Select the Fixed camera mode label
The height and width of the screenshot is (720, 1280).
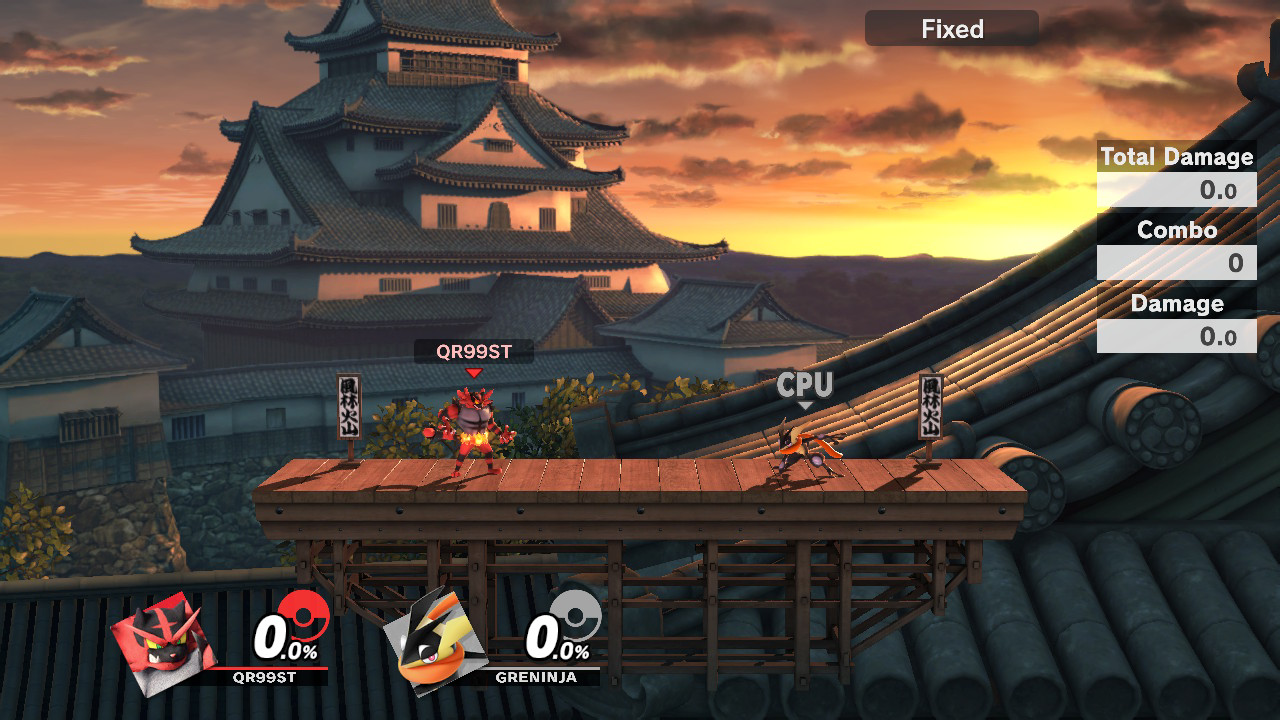pyautogui.click(x=951, y=29)
